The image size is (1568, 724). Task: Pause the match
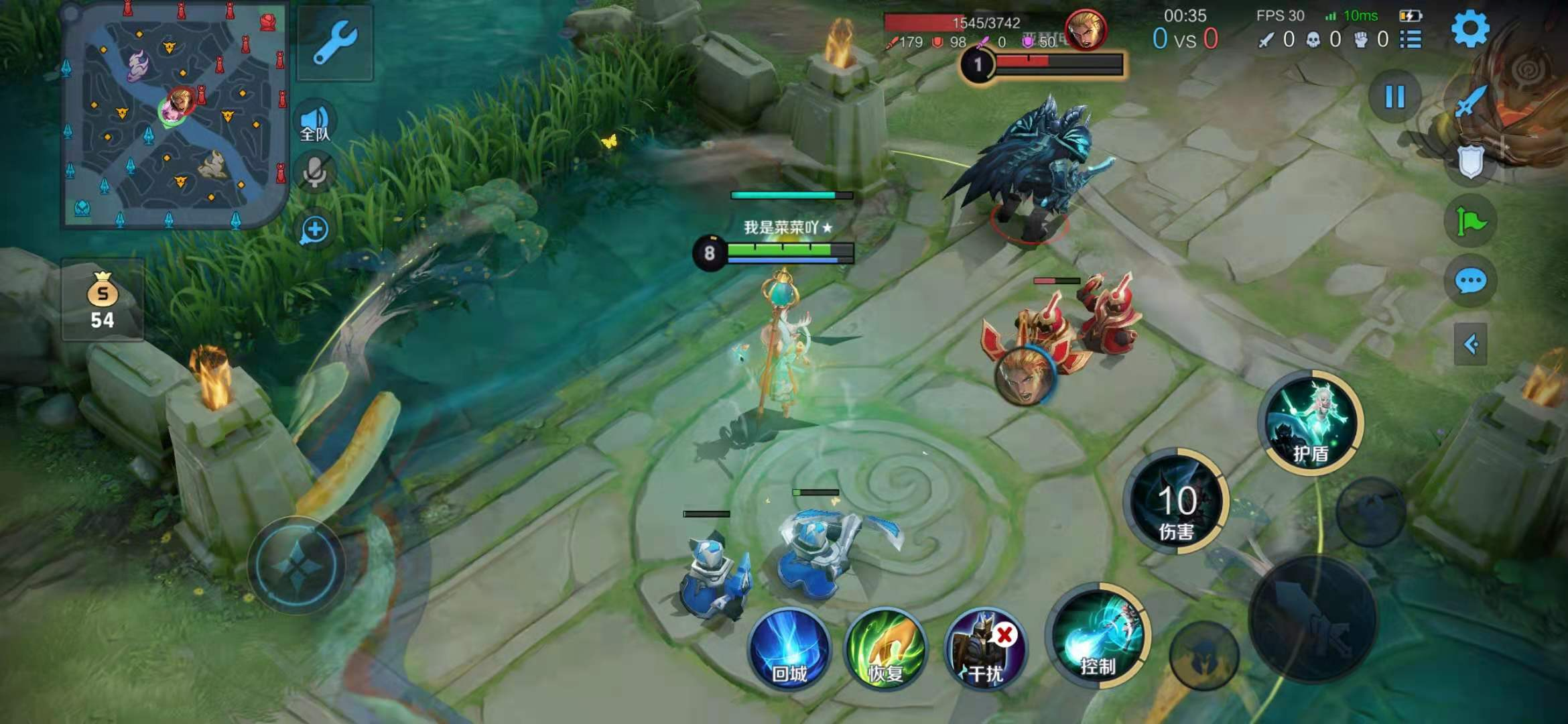click(x=1395, y=97)
